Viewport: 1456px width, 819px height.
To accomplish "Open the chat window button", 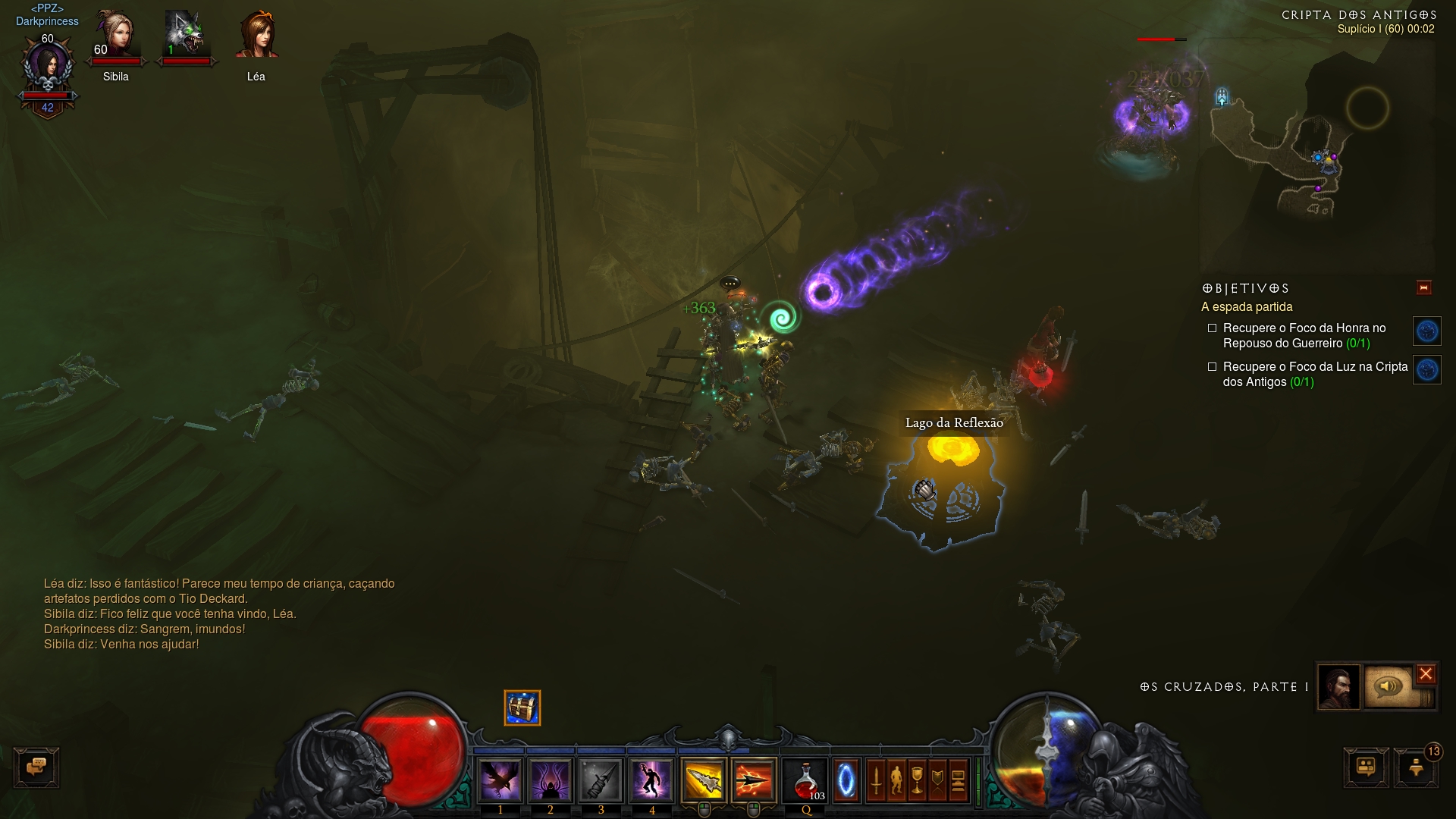I will click(36, 767).
